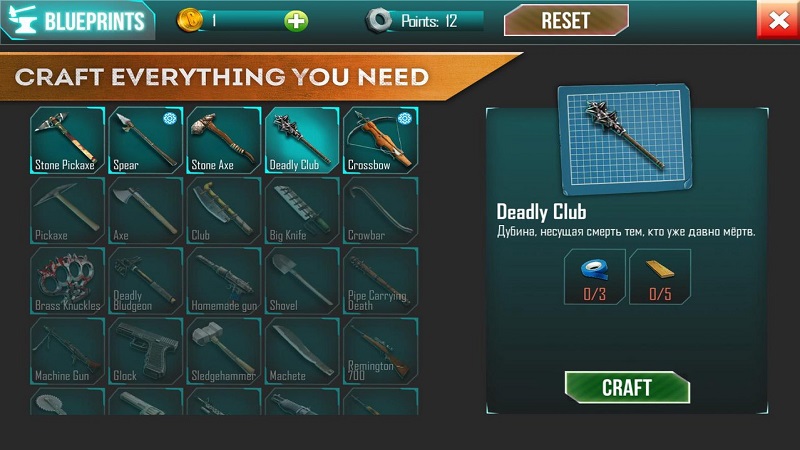Select the Stone Axe blueprint
The height and width of the screenshot is (450, 800).
click(x=222, y=140)
